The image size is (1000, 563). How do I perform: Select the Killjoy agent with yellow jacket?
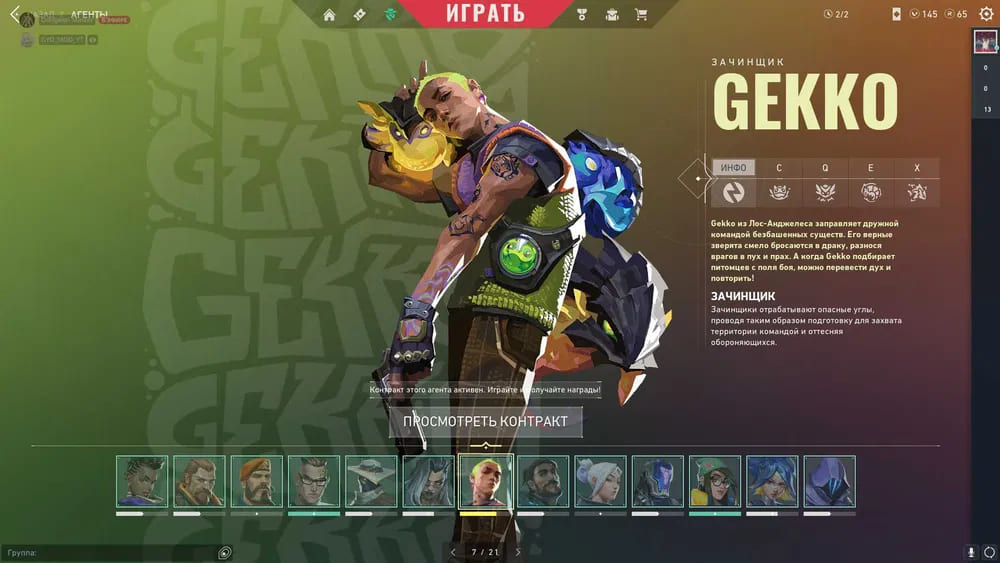(715, 481)
